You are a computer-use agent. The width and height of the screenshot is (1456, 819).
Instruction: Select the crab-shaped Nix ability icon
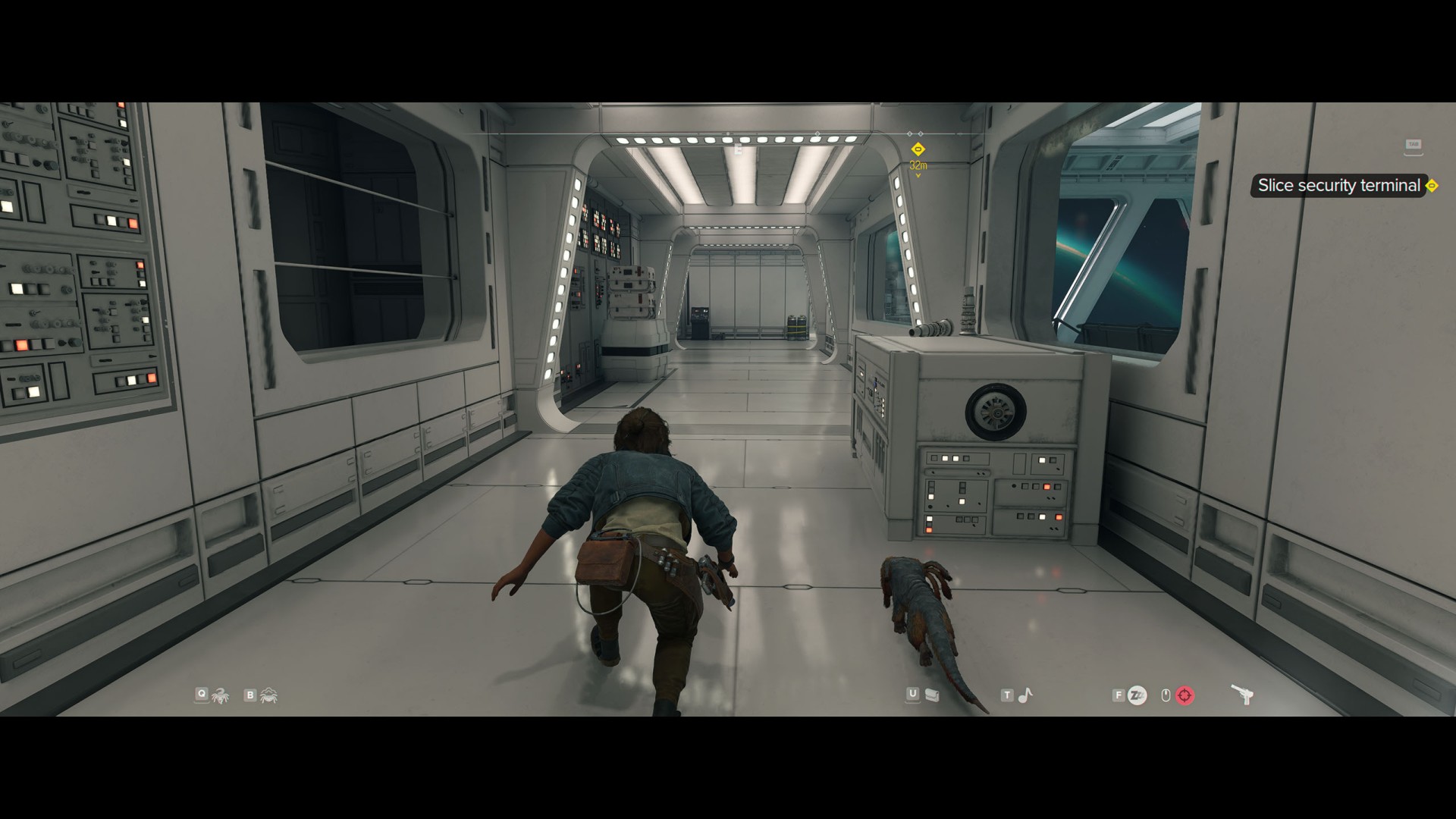(x=268, y=695)
